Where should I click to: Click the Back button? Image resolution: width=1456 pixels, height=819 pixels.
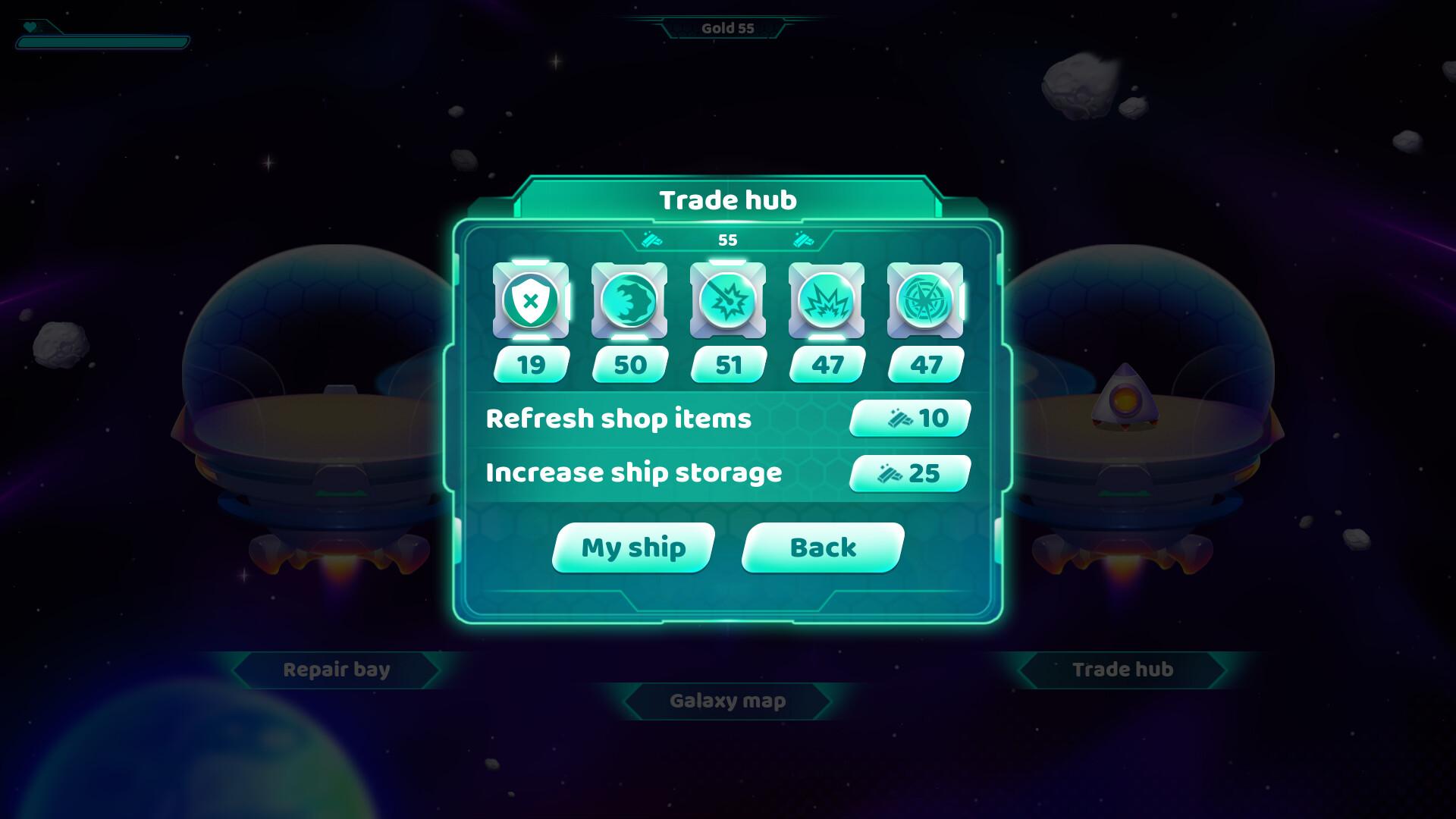(x=823, y=548)
